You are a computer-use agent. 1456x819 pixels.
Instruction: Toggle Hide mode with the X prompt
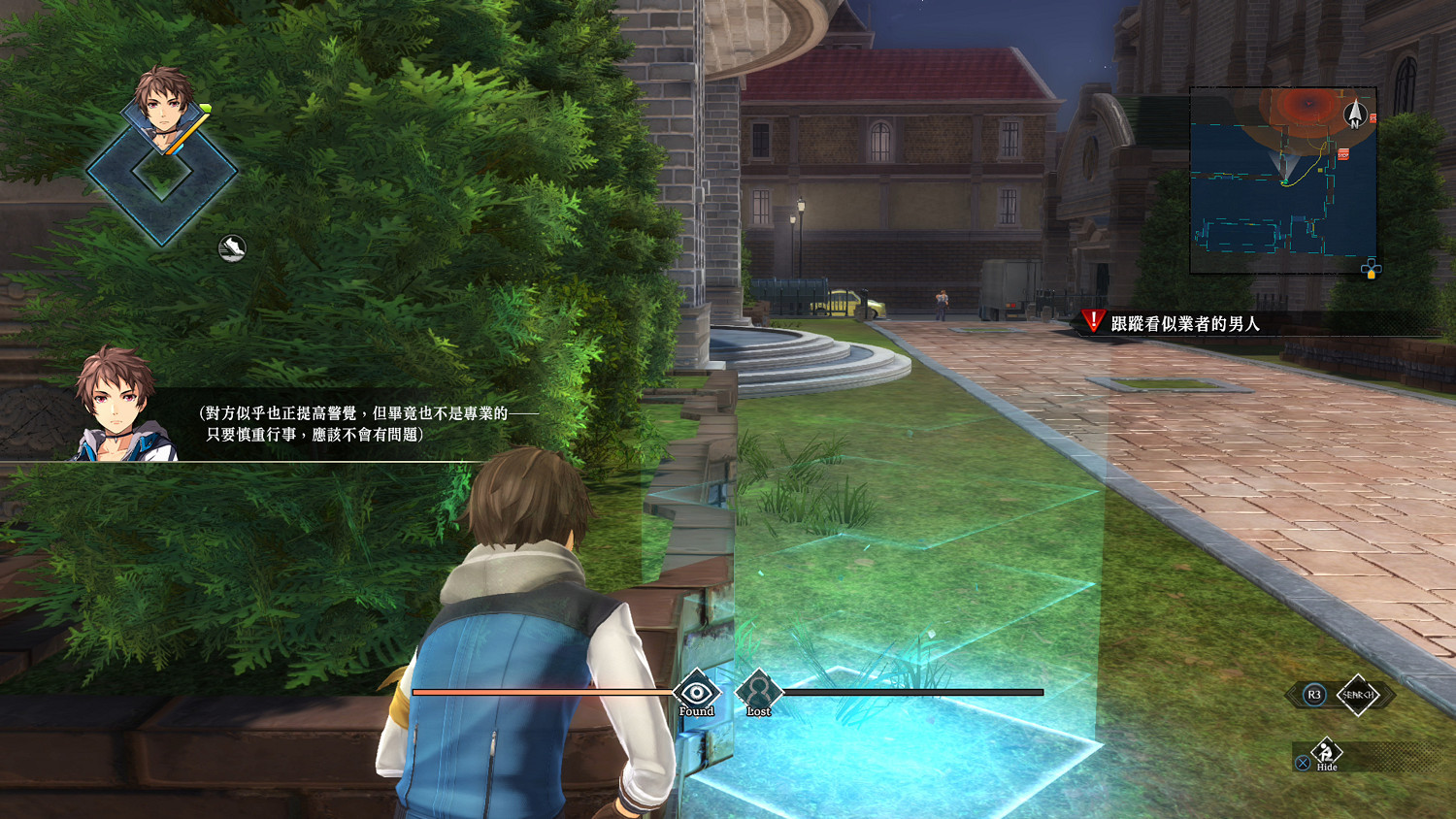pyautogui.click(x=1303, y=764)
